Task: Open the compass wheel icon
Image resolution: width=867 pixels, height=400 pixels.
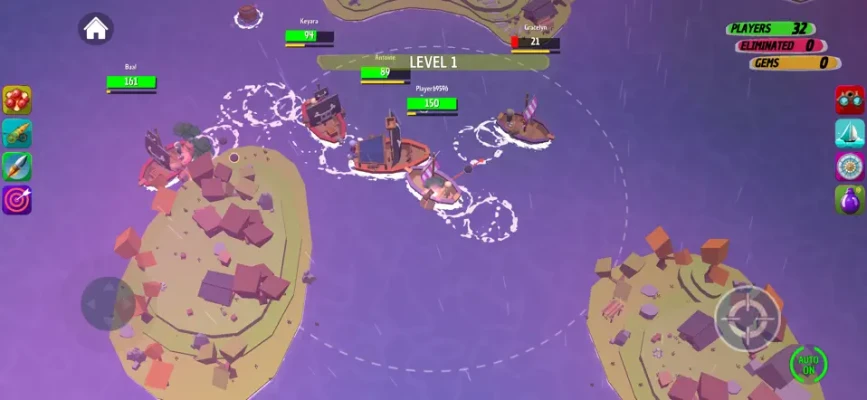Action: click(849, 166)
